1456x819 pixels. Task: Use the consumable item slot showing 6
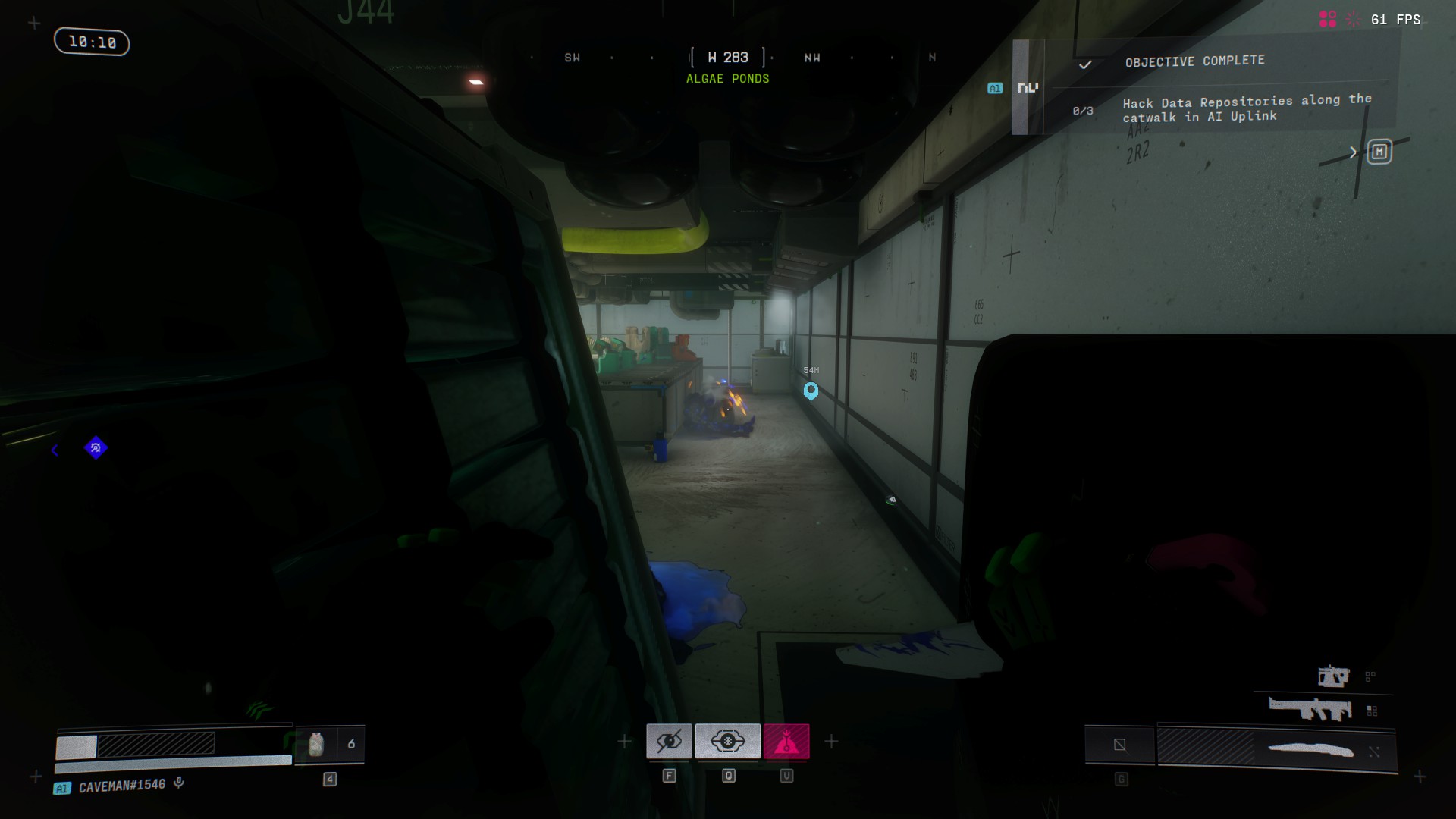pyautogui.click(x=330, y=744)
